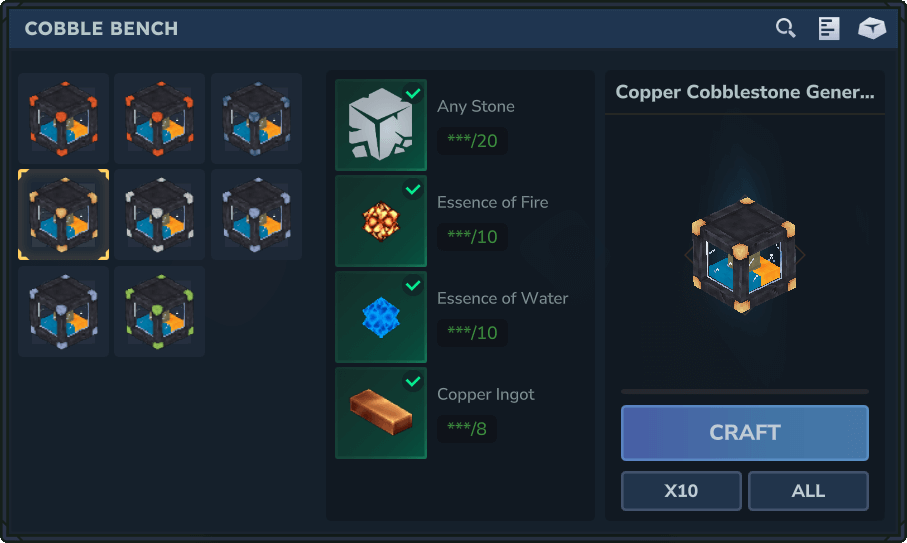Click the large Copper Generator preview image
The width and height of the screenshot is (907, 543).
click(x=744, y=255)
